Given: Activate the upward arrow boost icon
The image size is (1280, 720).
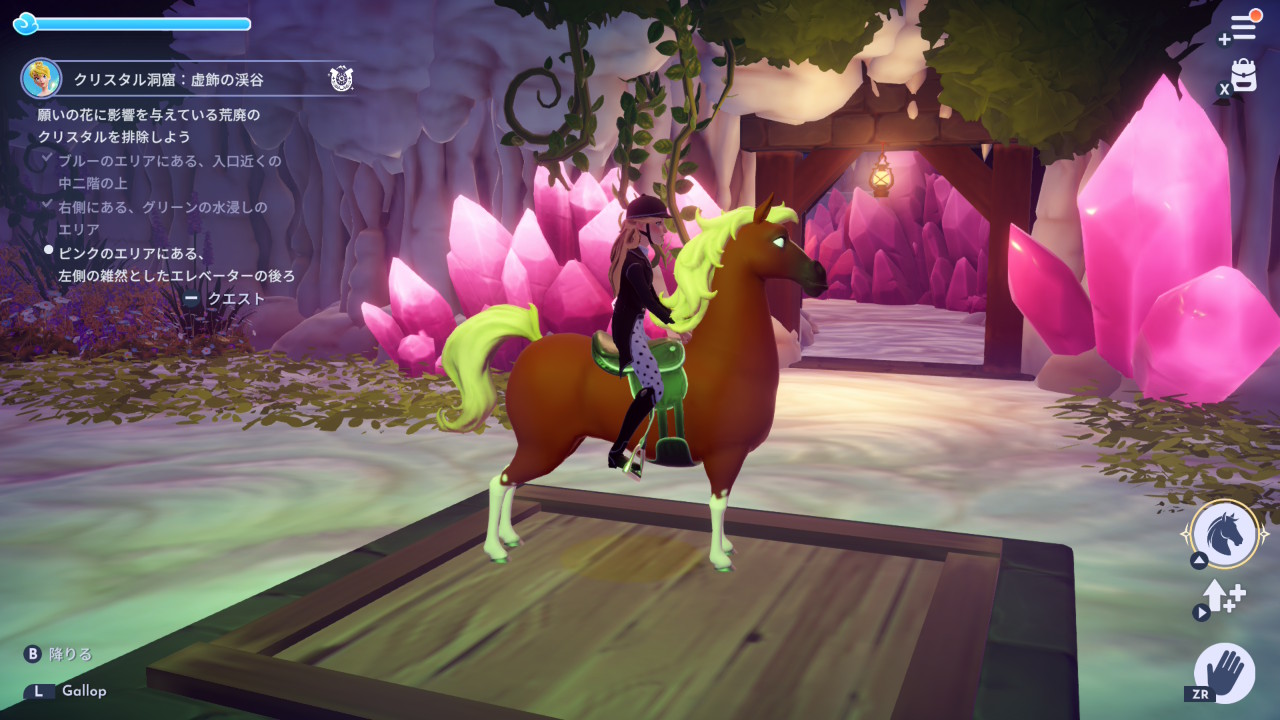Looking at the screenshot, I should coord(1223,597).
